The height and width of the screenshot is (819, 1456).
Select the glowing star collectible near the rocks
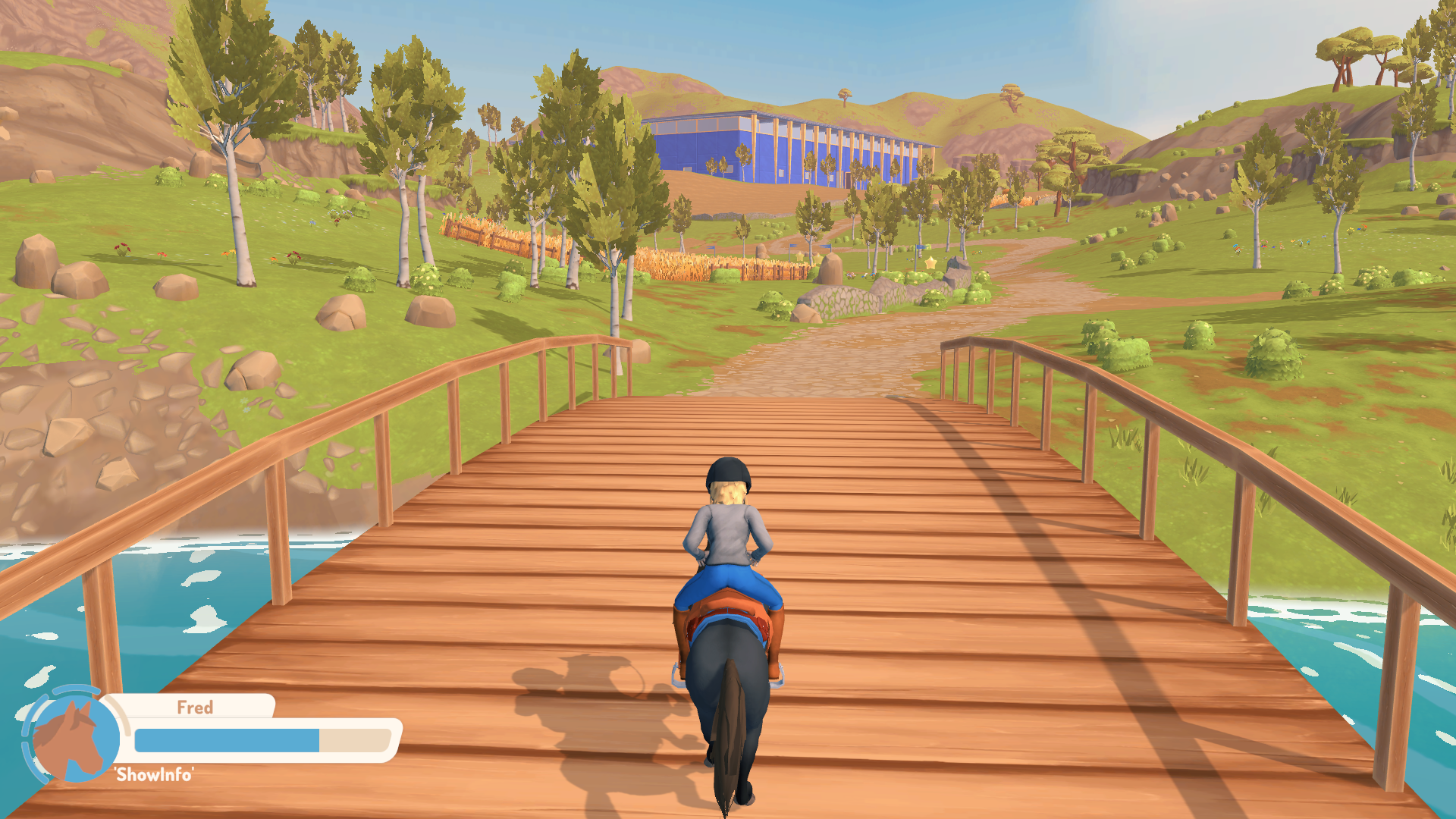(x=930, y=264)
